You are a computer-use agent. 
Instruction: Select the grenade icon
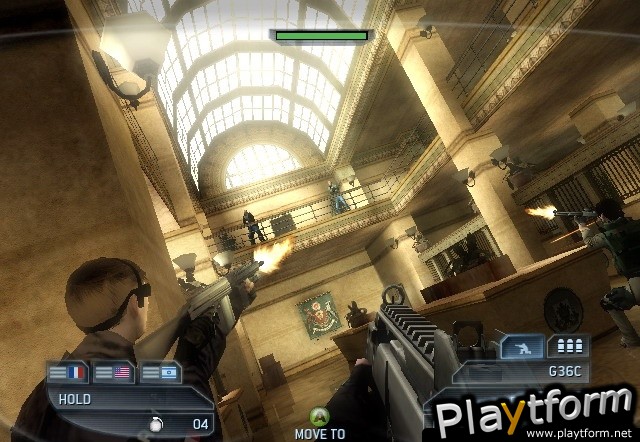click(157, 424)
